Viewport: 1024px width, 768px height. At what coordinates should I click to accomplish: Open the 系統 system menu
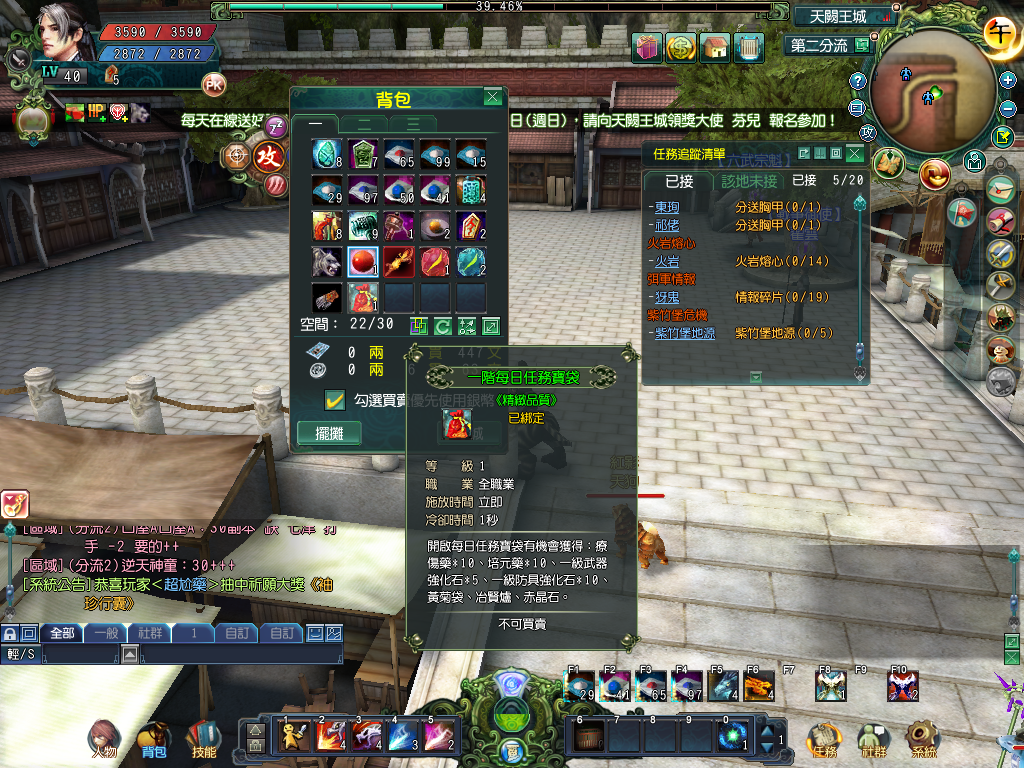[922, 740]
